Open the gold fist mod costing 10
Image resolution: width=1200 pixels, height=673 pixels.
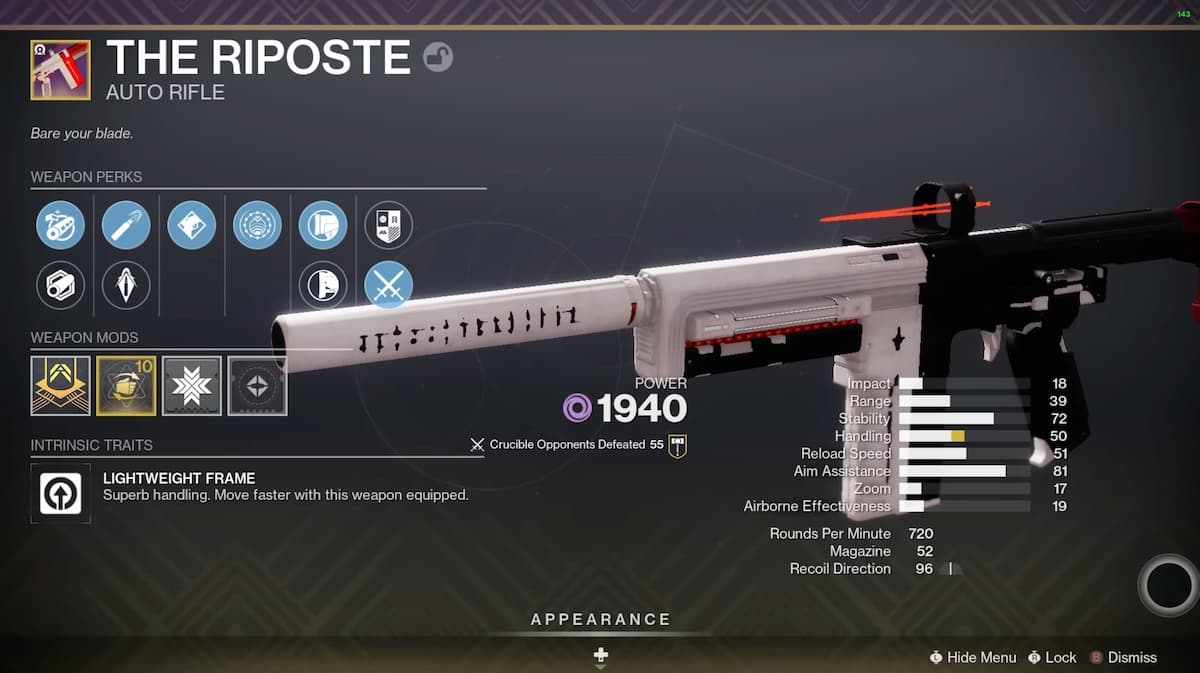[x=126, y=386]
